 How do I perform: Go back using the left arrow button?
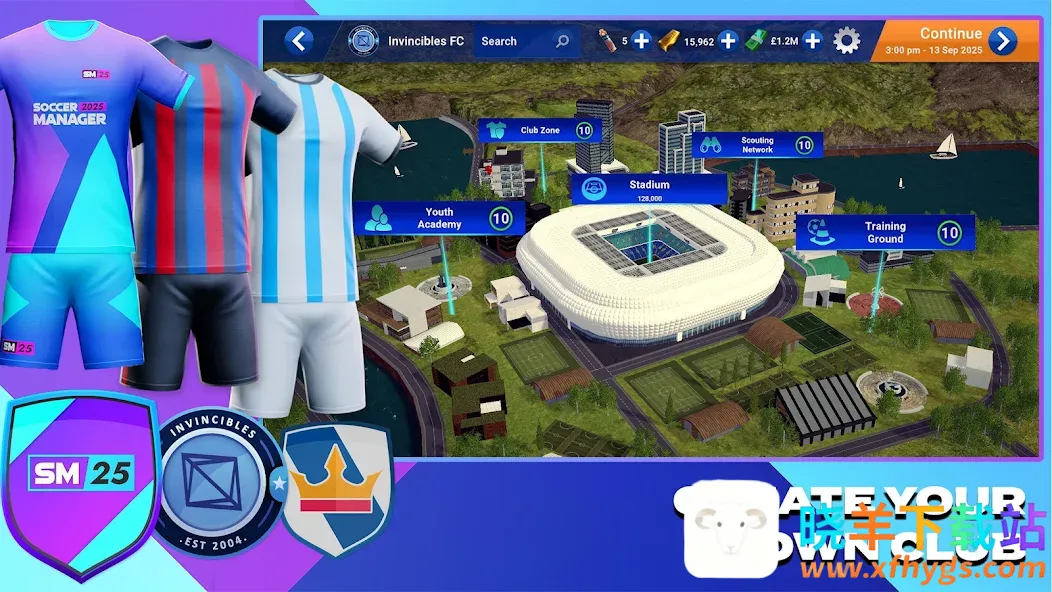pos(298,41)
